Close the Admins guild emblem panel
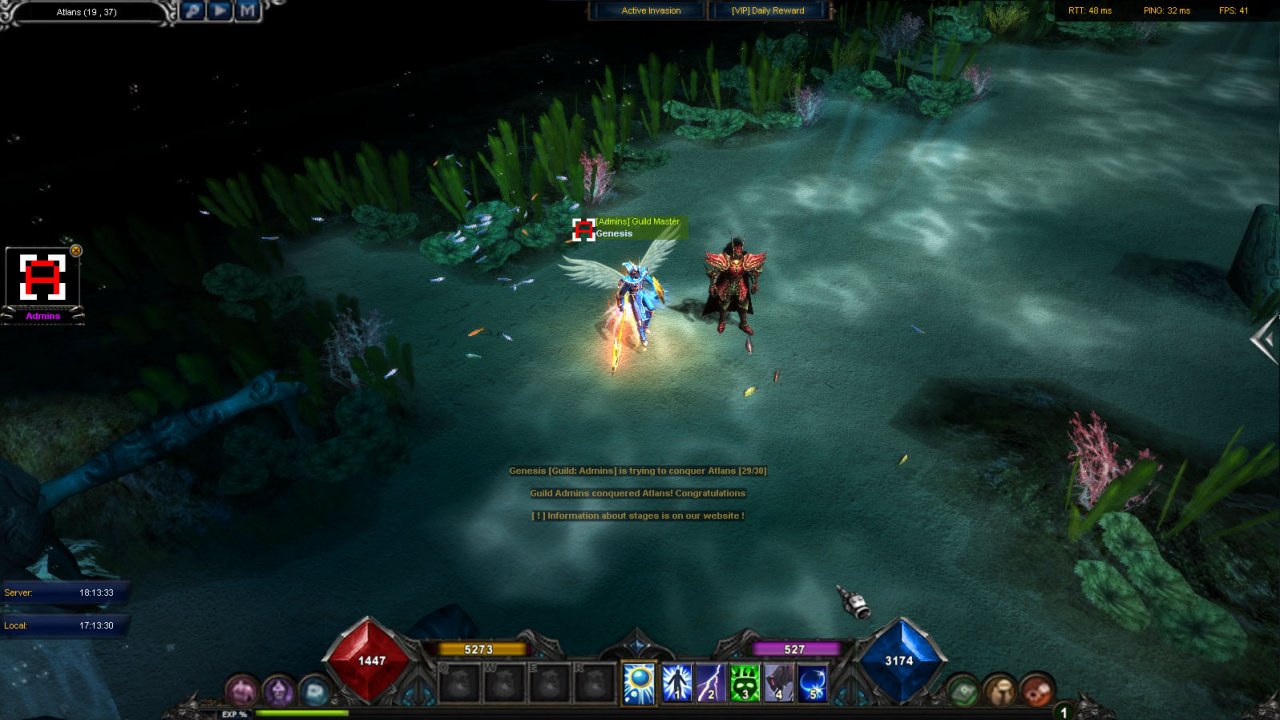 [x=76, y=251]
